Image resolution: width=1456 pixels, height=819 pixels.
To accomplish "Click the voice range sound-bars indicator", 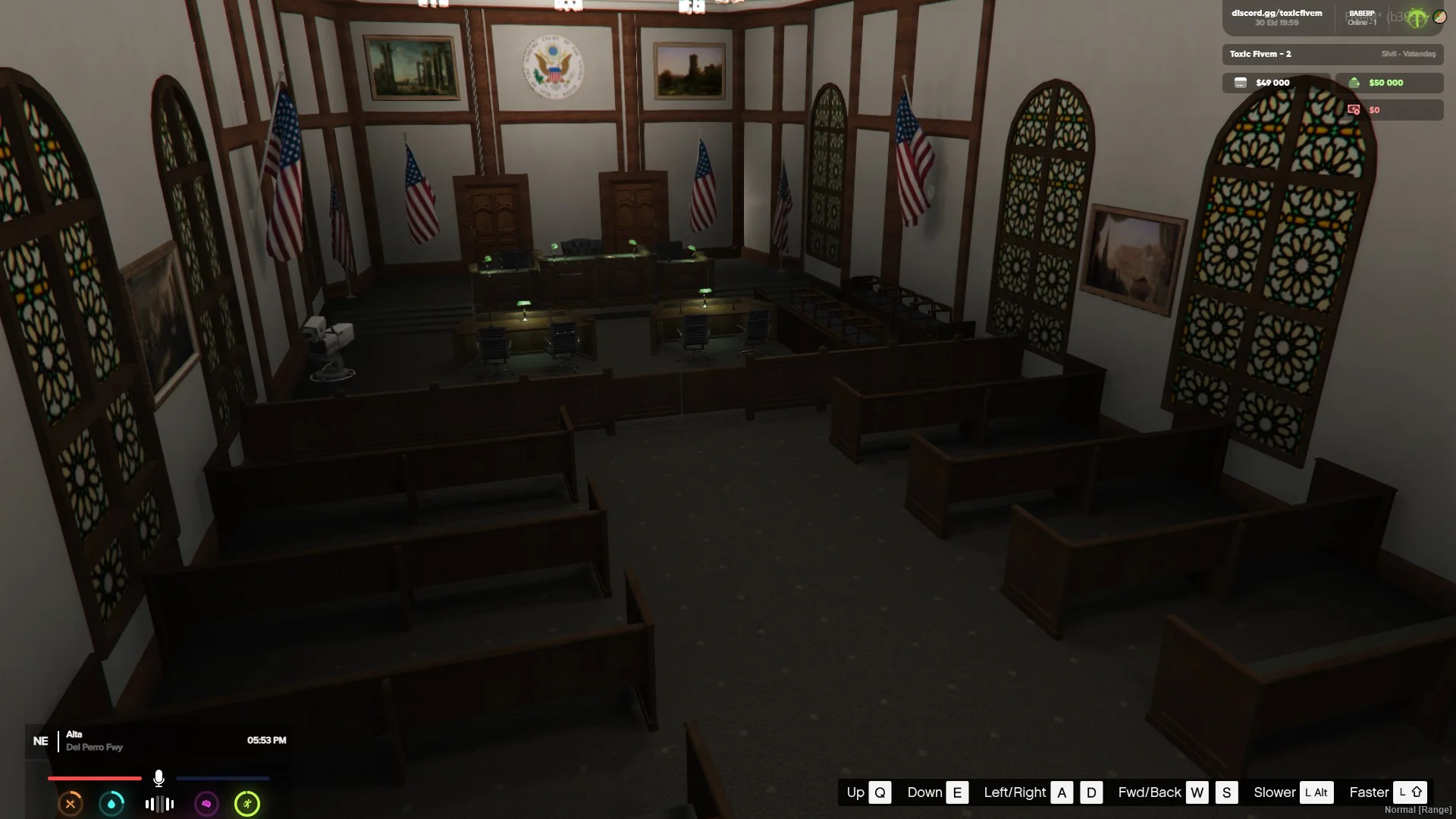I will pyautogui.click(x=159, y=804).
